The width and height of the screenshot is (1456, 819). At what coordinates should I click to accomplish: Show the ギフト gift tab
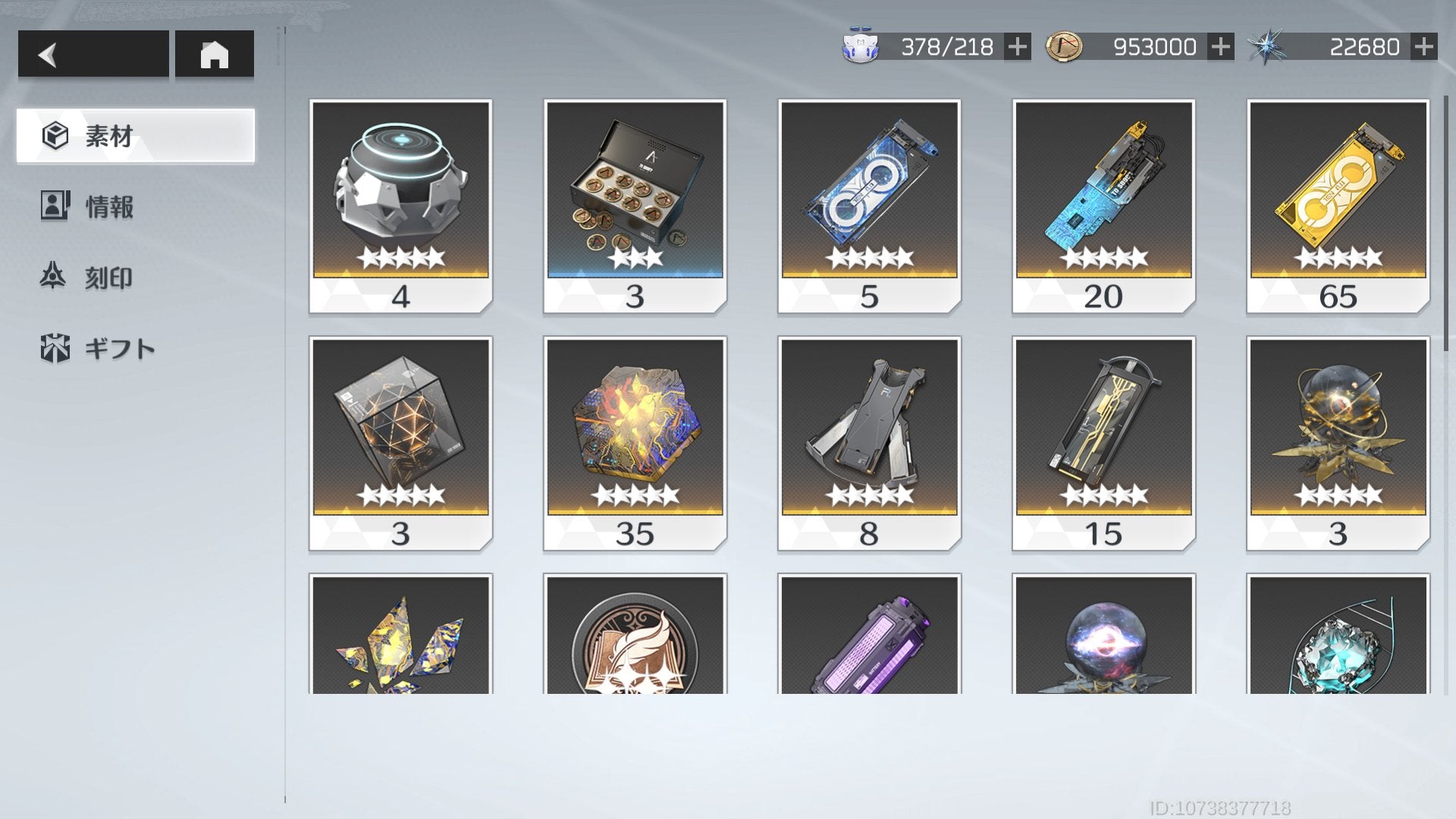coord(119,349)
